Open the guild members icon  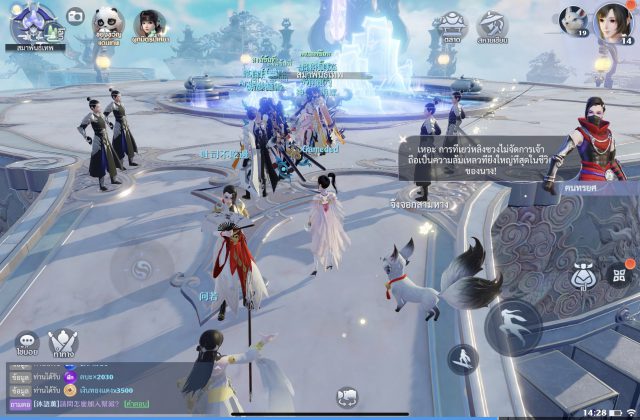tap(491, 25)
